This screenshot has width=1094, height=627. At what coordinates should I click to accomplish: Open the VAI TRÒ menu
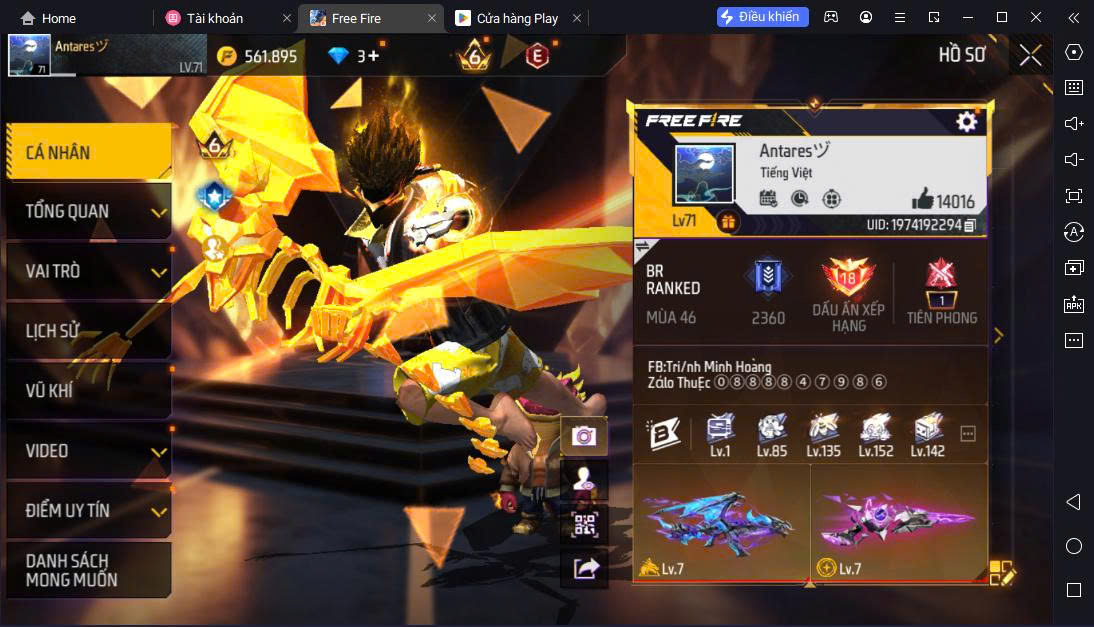coord(88,271)
